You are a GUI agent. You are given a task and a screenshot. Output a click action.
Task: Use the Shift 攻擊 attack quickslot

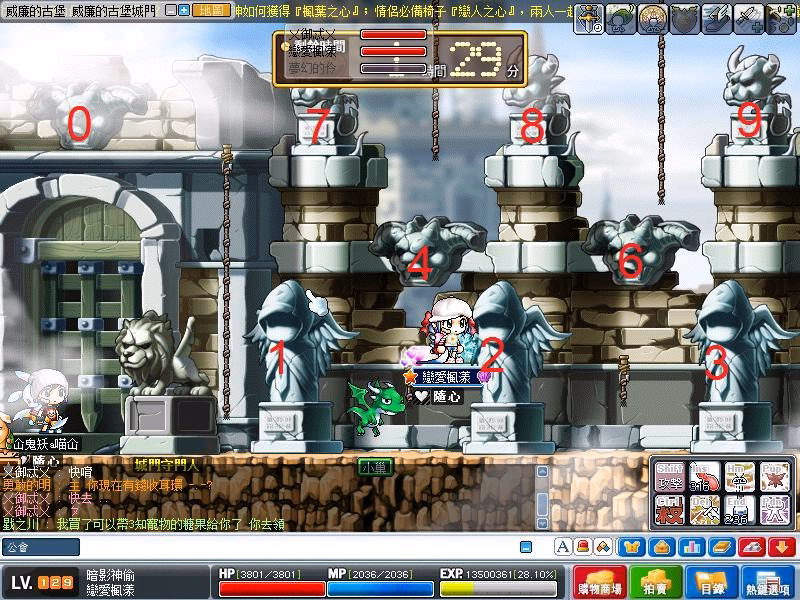669,478
